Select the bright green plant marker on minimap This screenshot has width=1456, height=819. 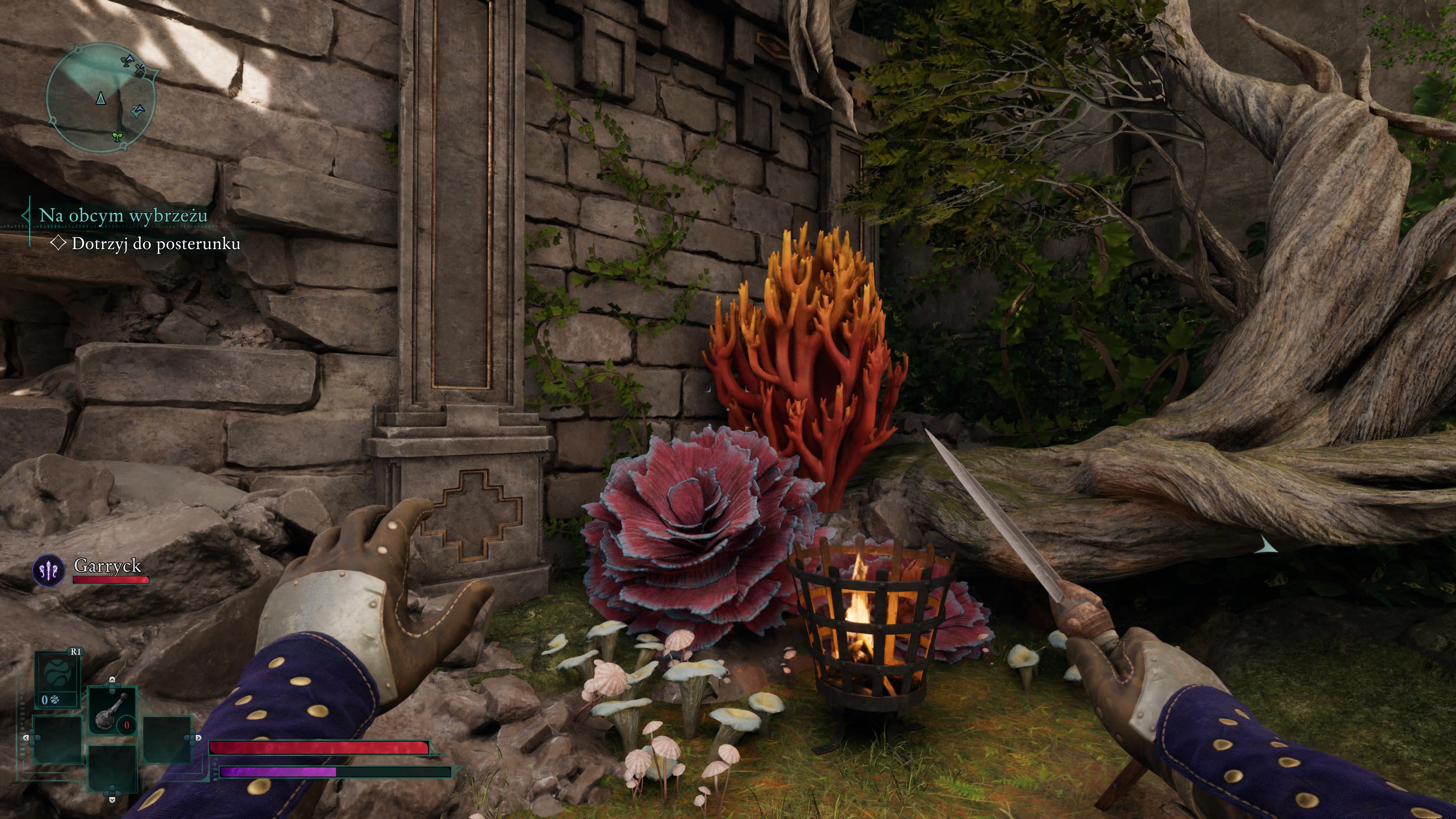pos(118,136)
